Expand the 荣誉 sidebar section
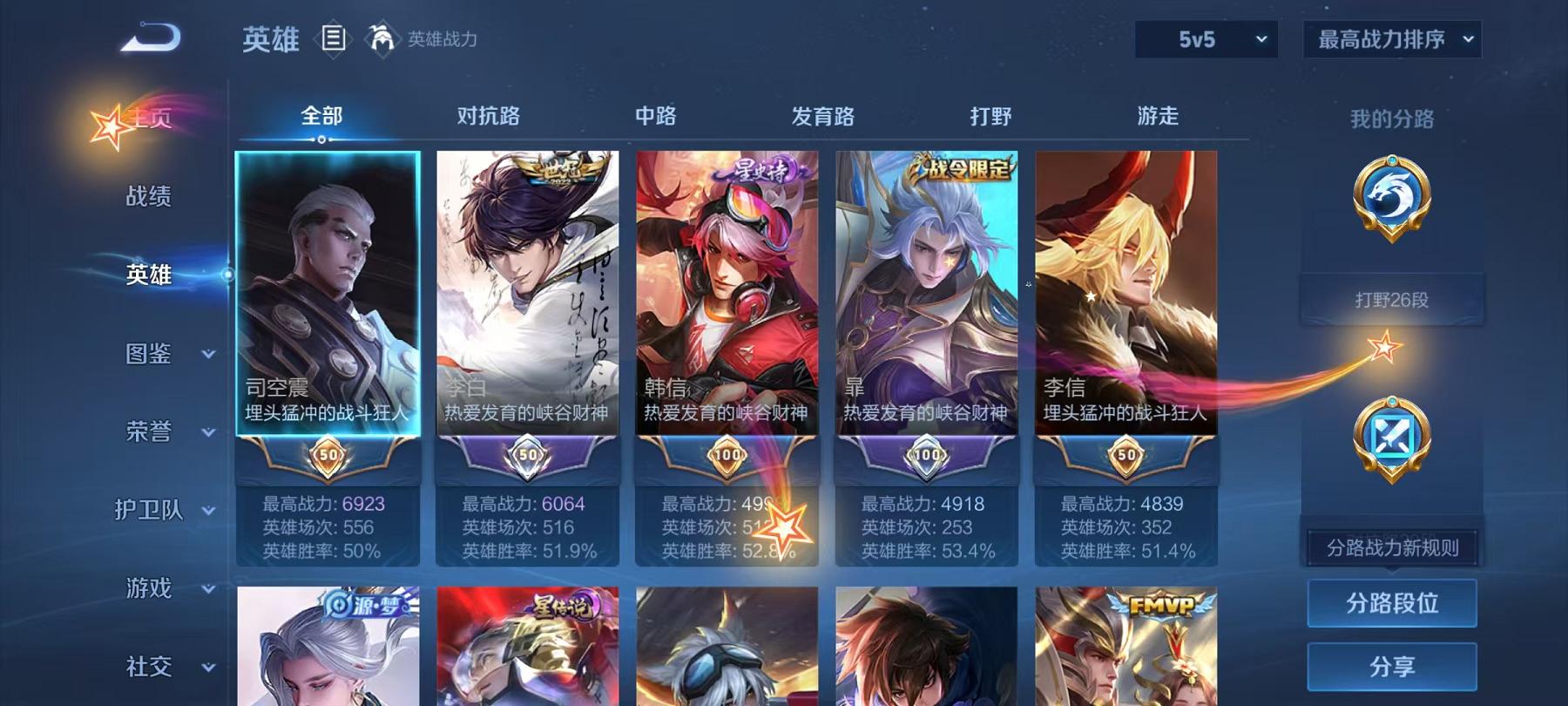1568x706 pixels. [x=148, y=431]
